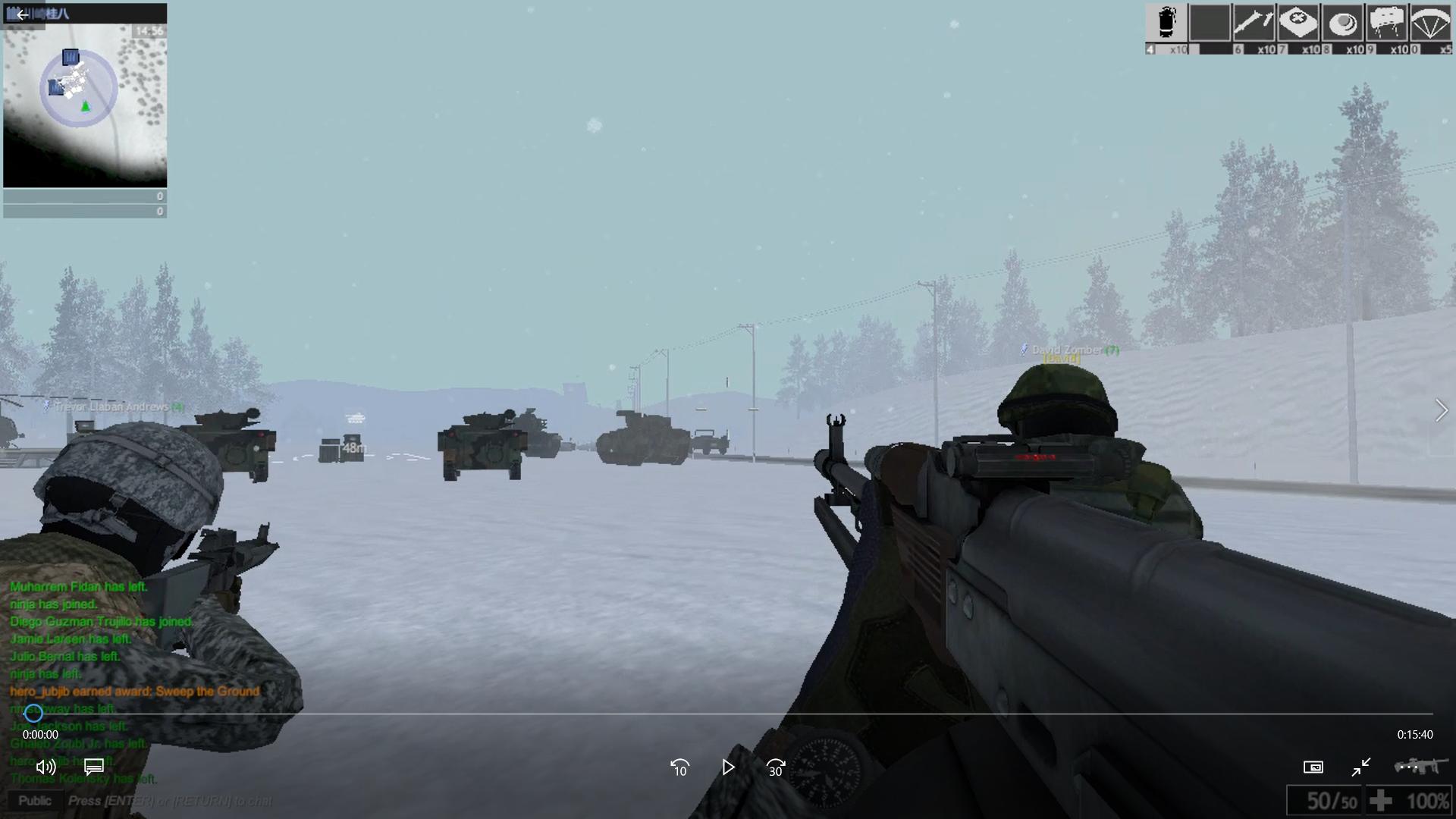Select the mine item in slot 8

point(1342,23)
